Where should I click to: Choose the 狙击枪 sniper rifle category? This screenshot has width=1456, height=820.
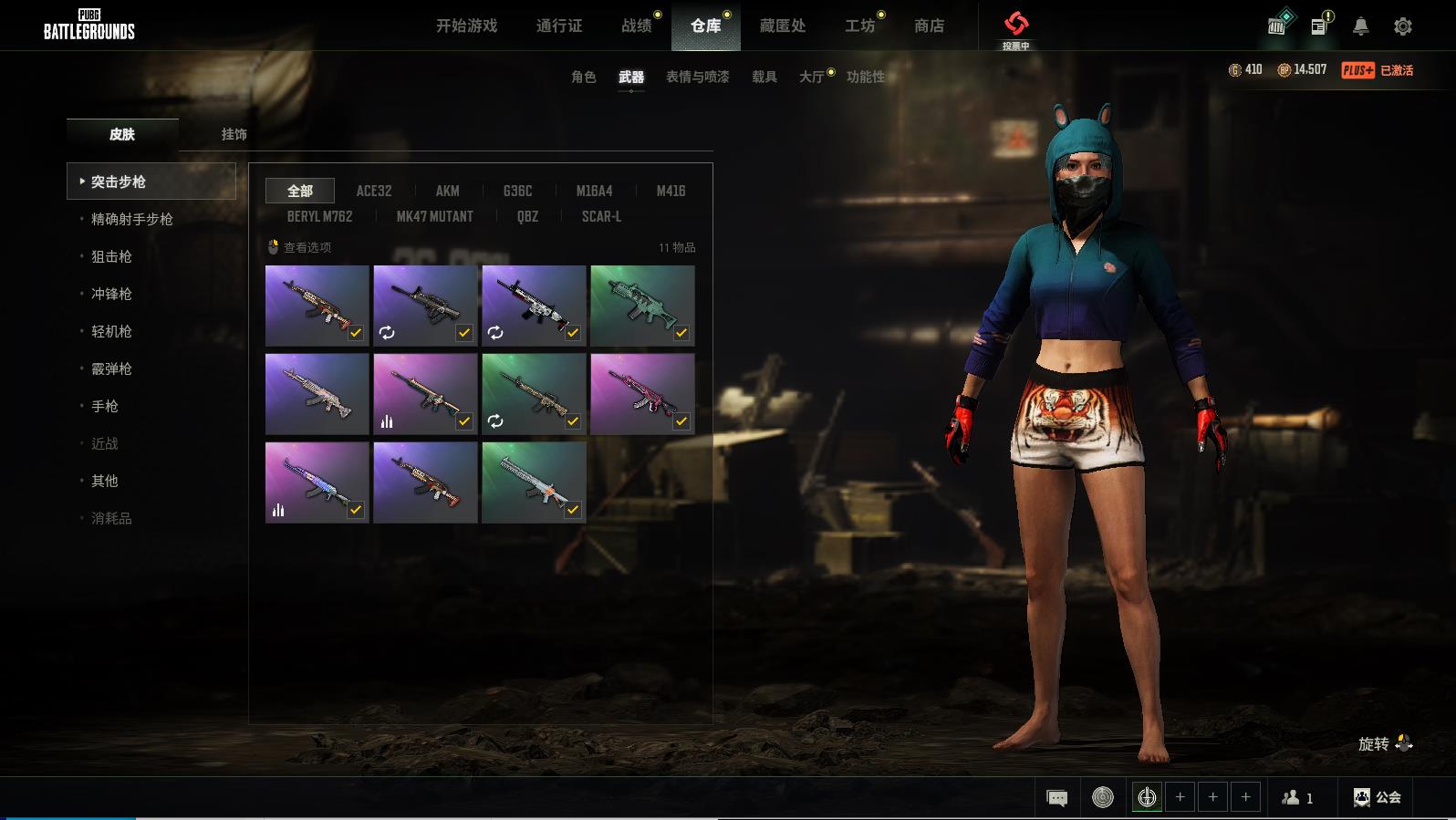point(111,256)
